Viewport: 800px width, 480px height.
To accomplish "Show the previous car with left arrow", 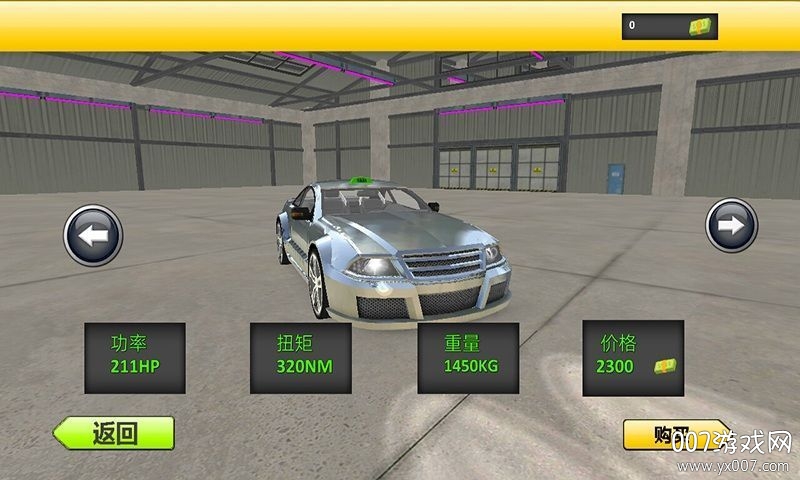I will click(93, 236).
